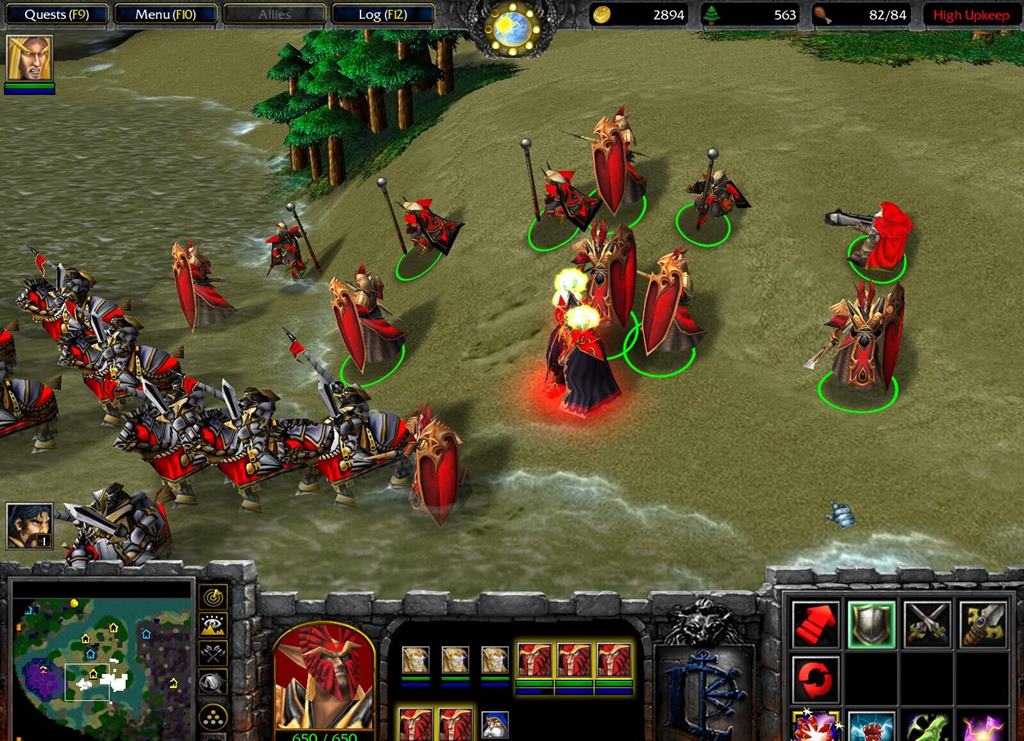
Task: Choose the crossed swords command icon
Action: pos(927,625)
